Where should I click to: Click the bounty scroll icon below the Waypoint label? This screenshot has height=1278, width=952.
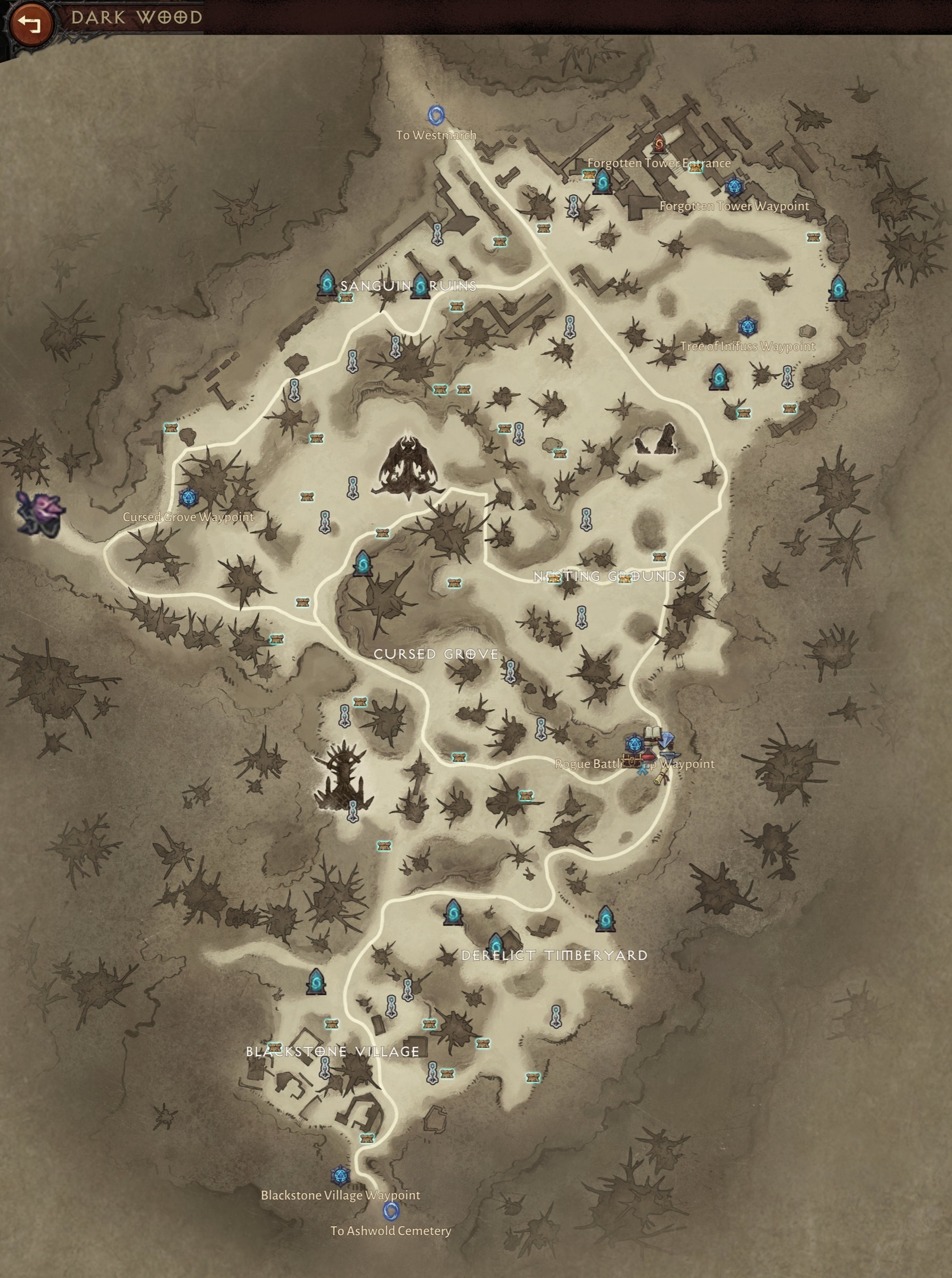click(662, 775)
